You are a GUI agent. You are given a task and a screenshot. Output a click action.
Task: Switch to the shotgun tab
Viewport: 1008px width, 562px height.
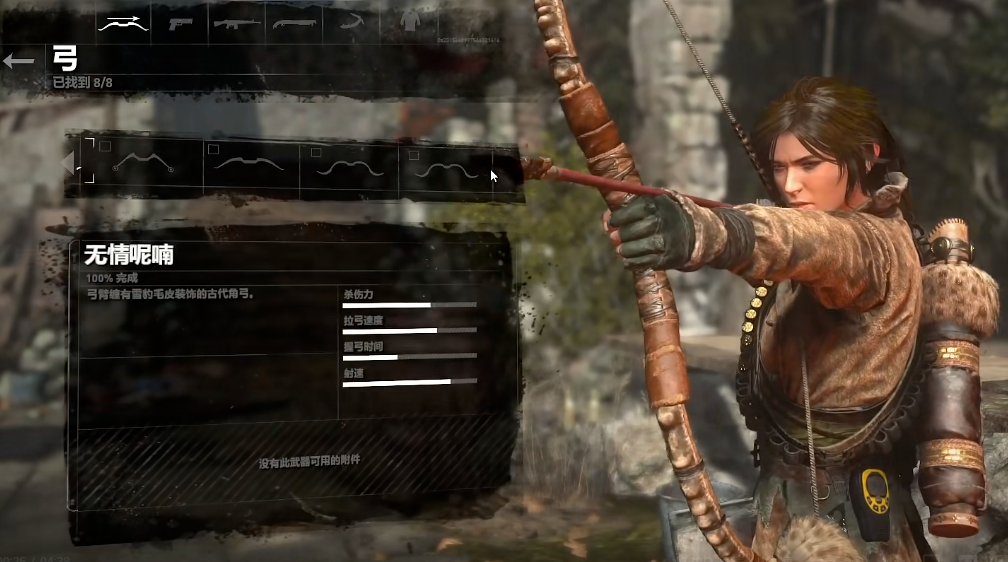[294, 24]
